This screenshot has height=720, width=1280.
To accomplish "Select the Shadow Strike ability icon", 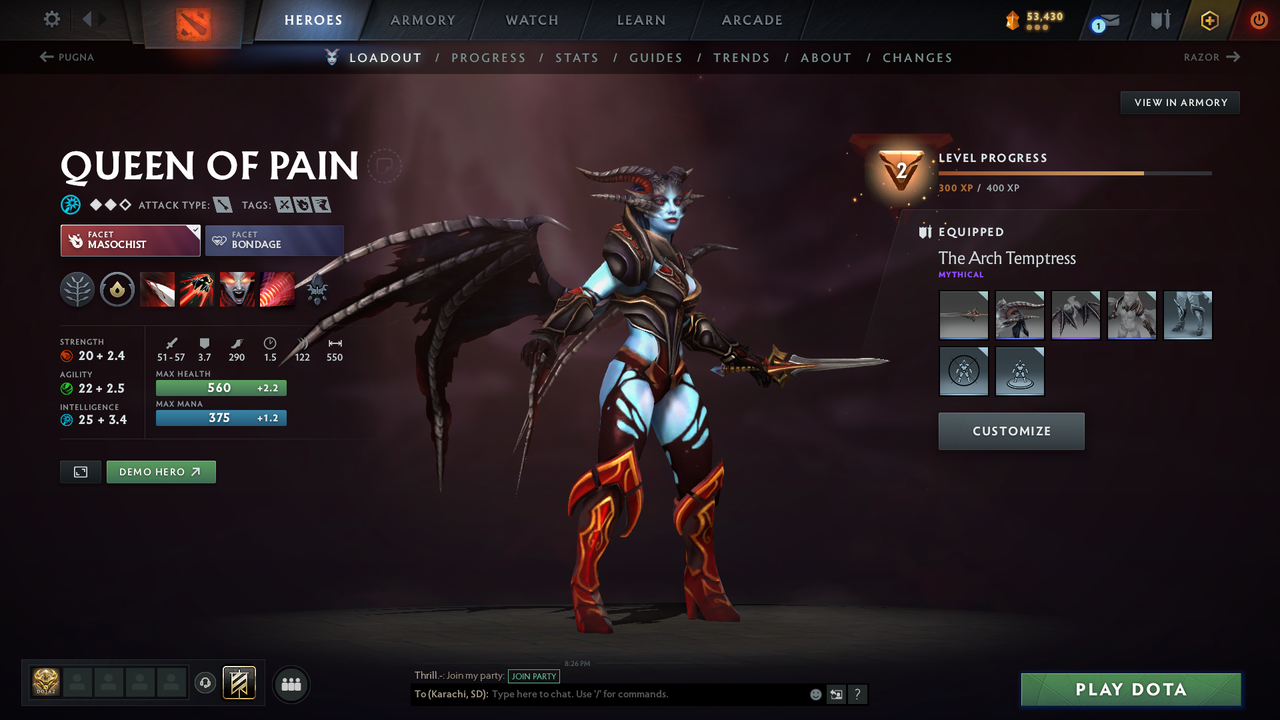I will tap(158, 289).
